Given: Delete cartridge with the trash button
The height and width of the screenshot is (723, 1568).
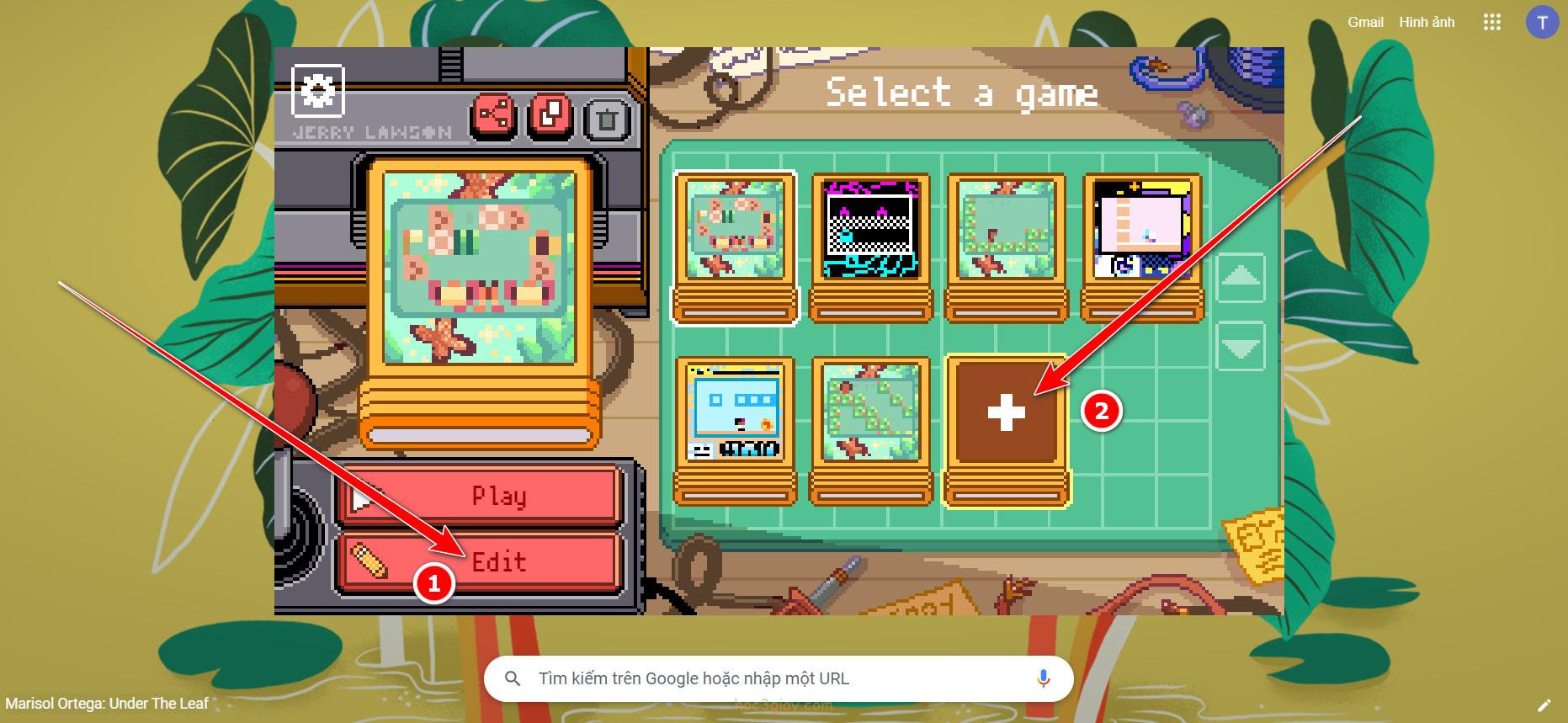Looking at the screenshot, I should [607, 117].
